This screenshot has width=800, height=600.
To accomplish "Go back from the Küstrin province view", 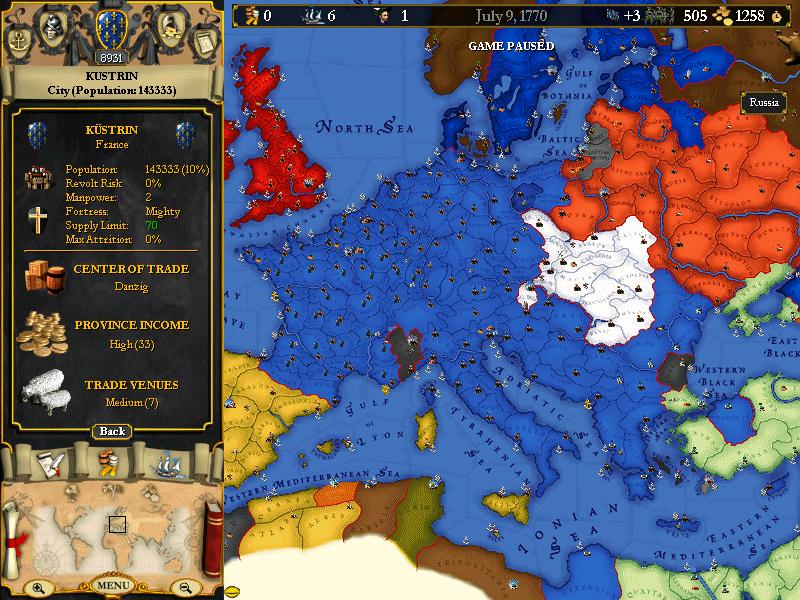I will click(x=112, y=431).
